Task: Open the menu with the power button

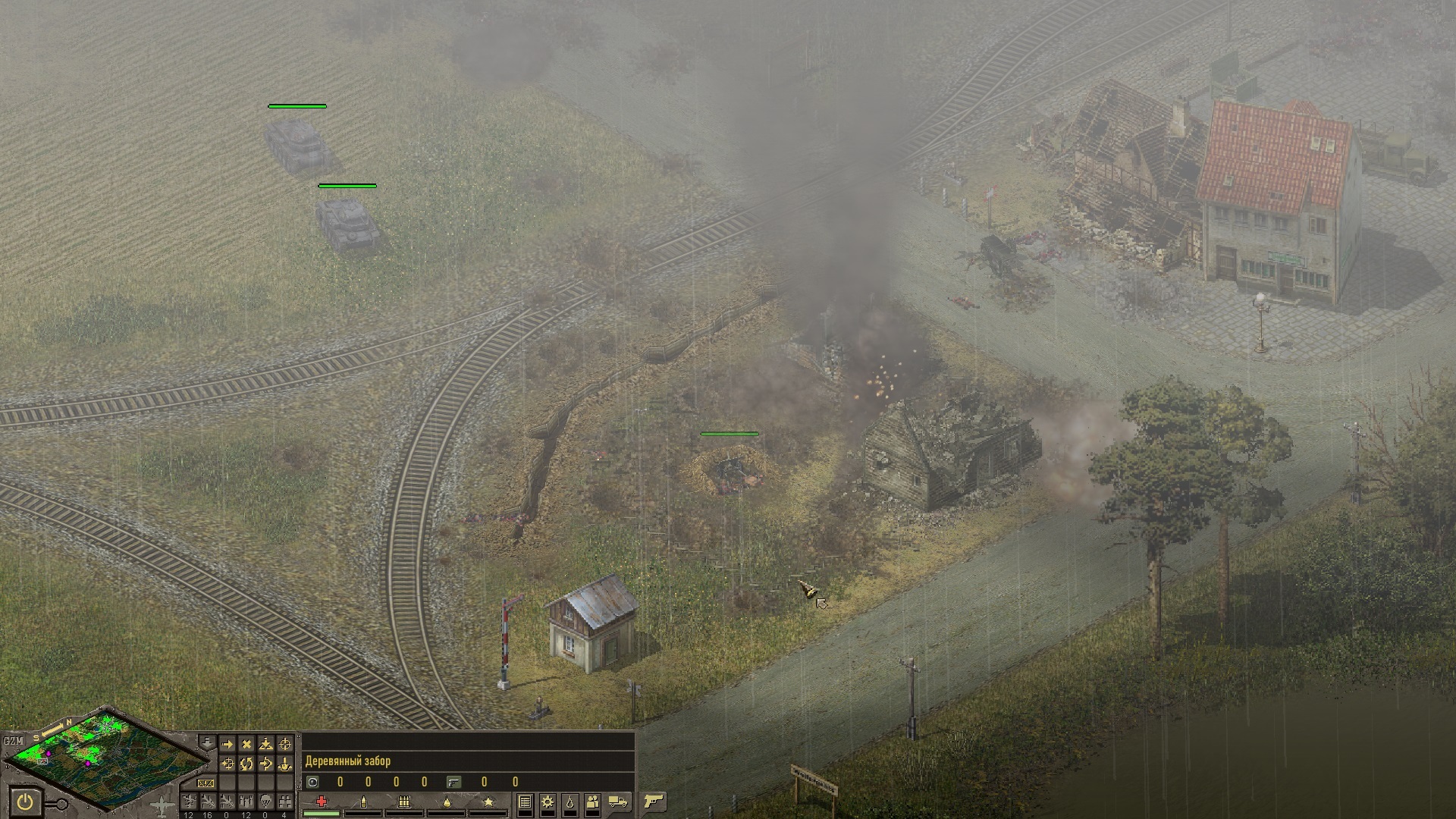Action: pos(26,802)
